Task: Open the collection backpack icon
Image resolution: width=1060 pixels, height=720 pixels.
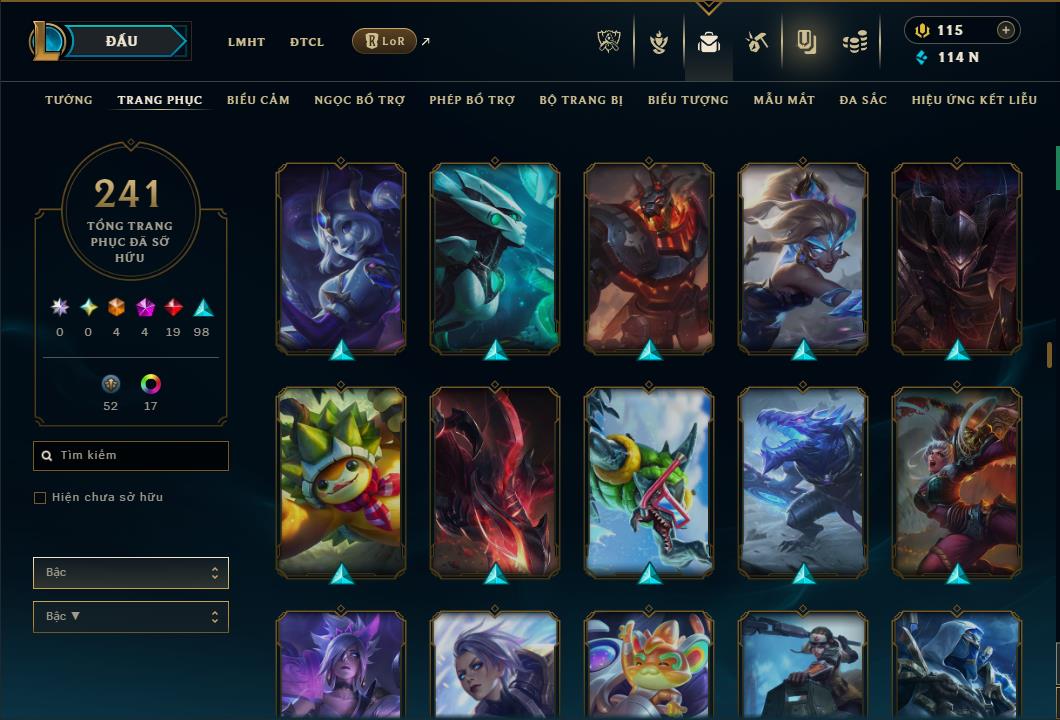Action: pyautogui.click(x=709, y=42)
